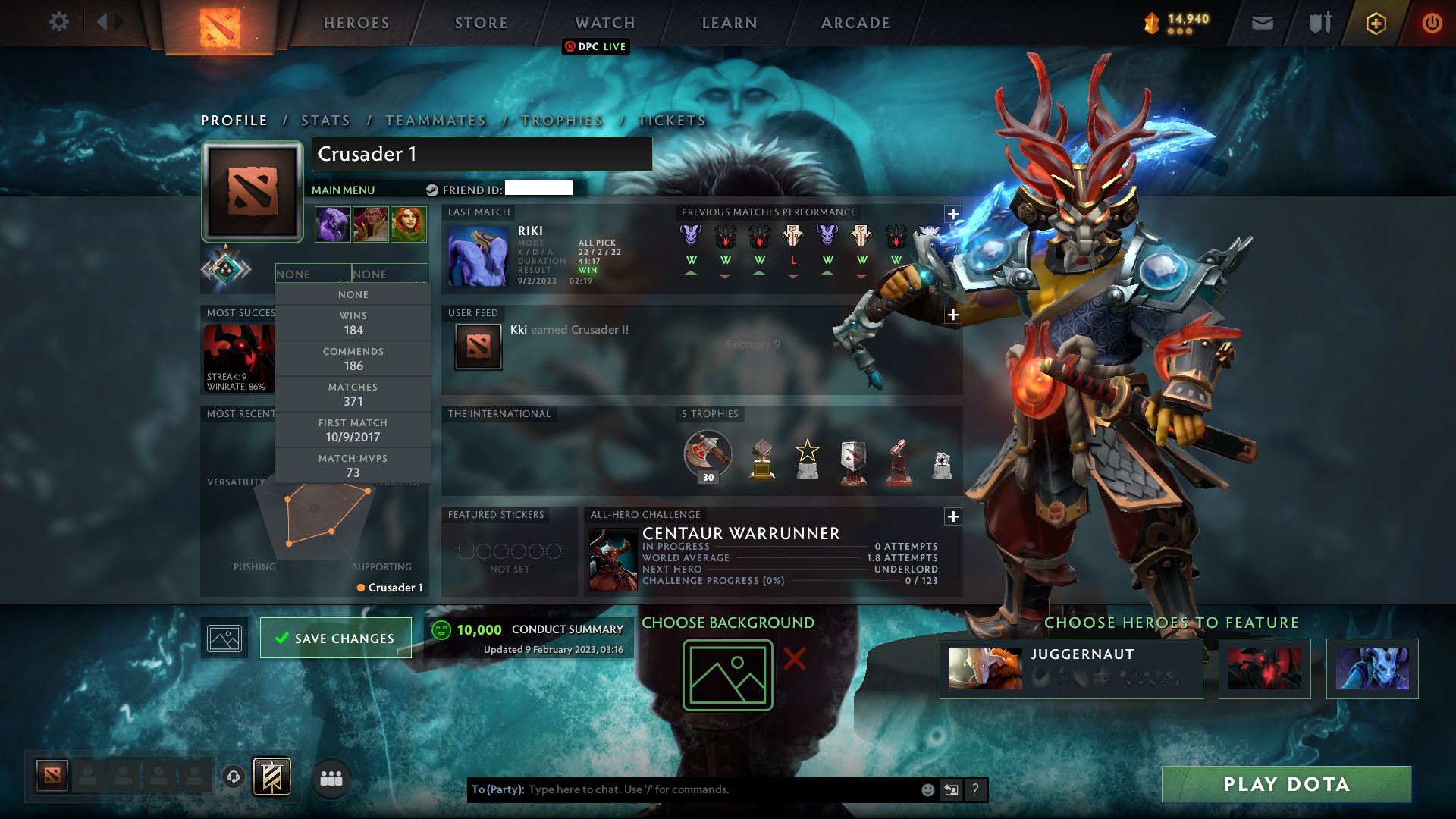
Task: Open the mail notifications envelope icon
Action: [x=1262, y=23]
